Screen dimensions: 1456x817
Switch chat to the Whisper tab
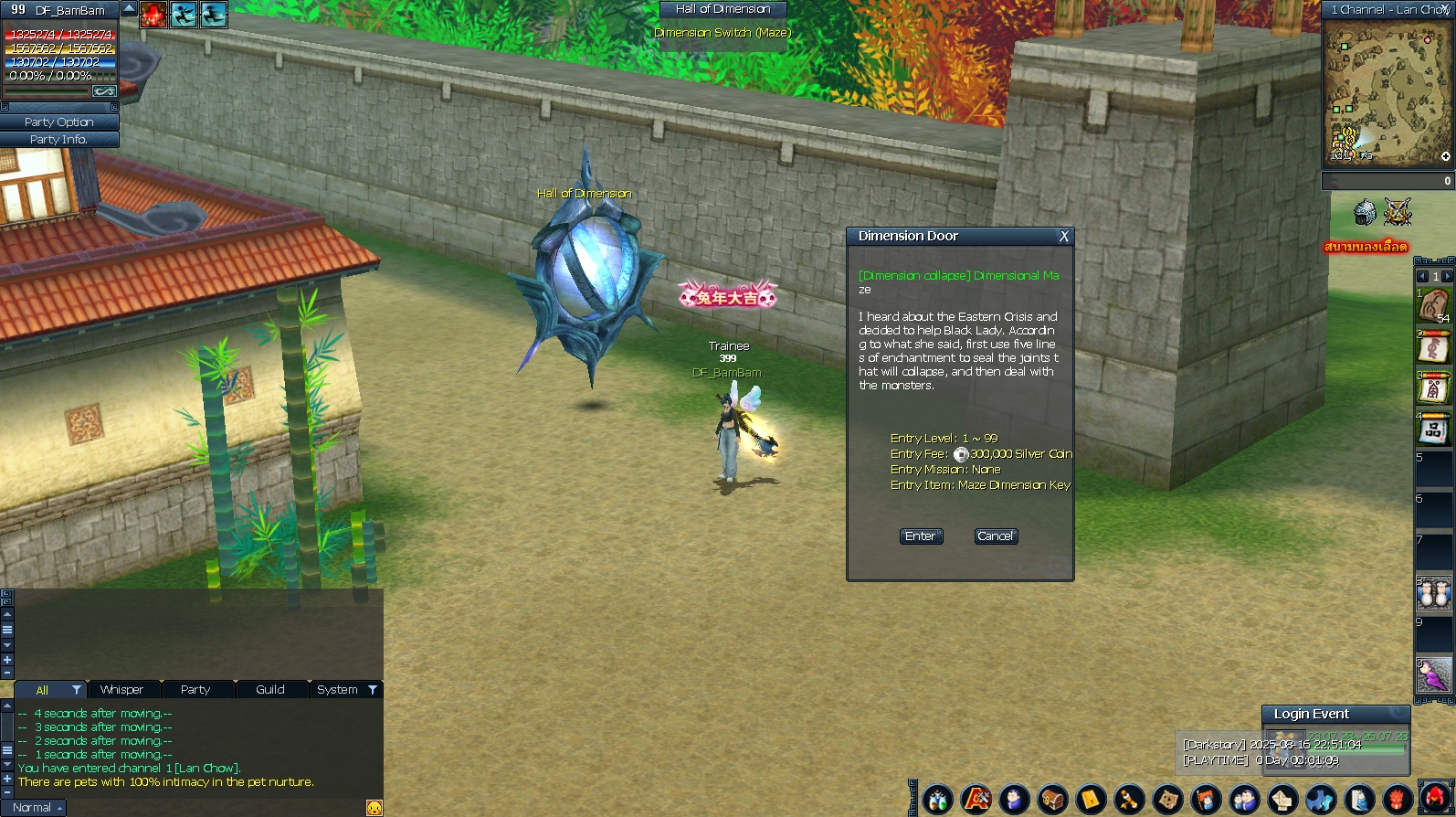[x=121, y=690]
